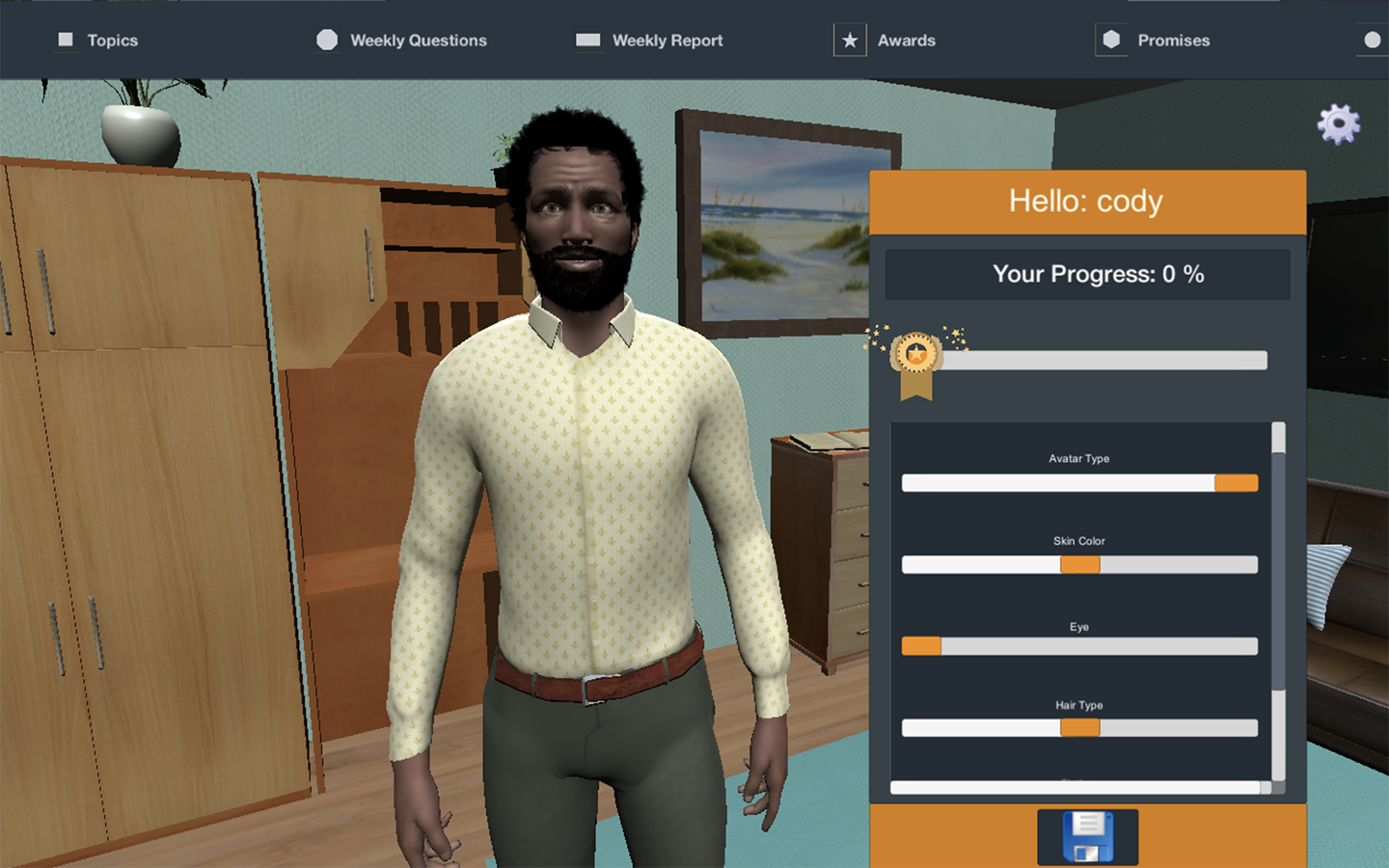
Task: Open the Promises section
Action: pyautogui.click(x=1154, y=41)
